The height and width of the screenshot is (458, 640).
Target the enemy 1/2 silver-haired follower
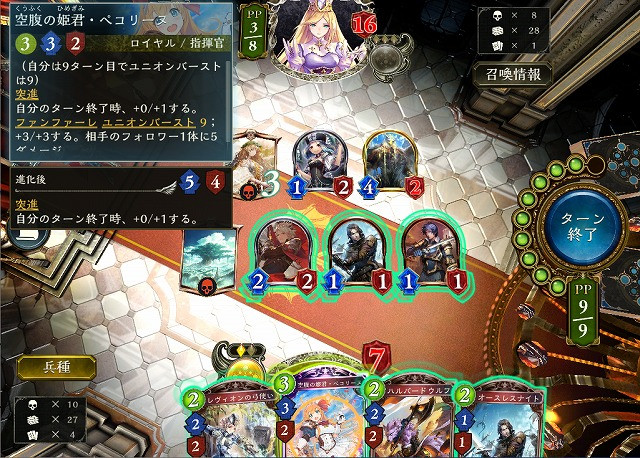coord(321,162)
